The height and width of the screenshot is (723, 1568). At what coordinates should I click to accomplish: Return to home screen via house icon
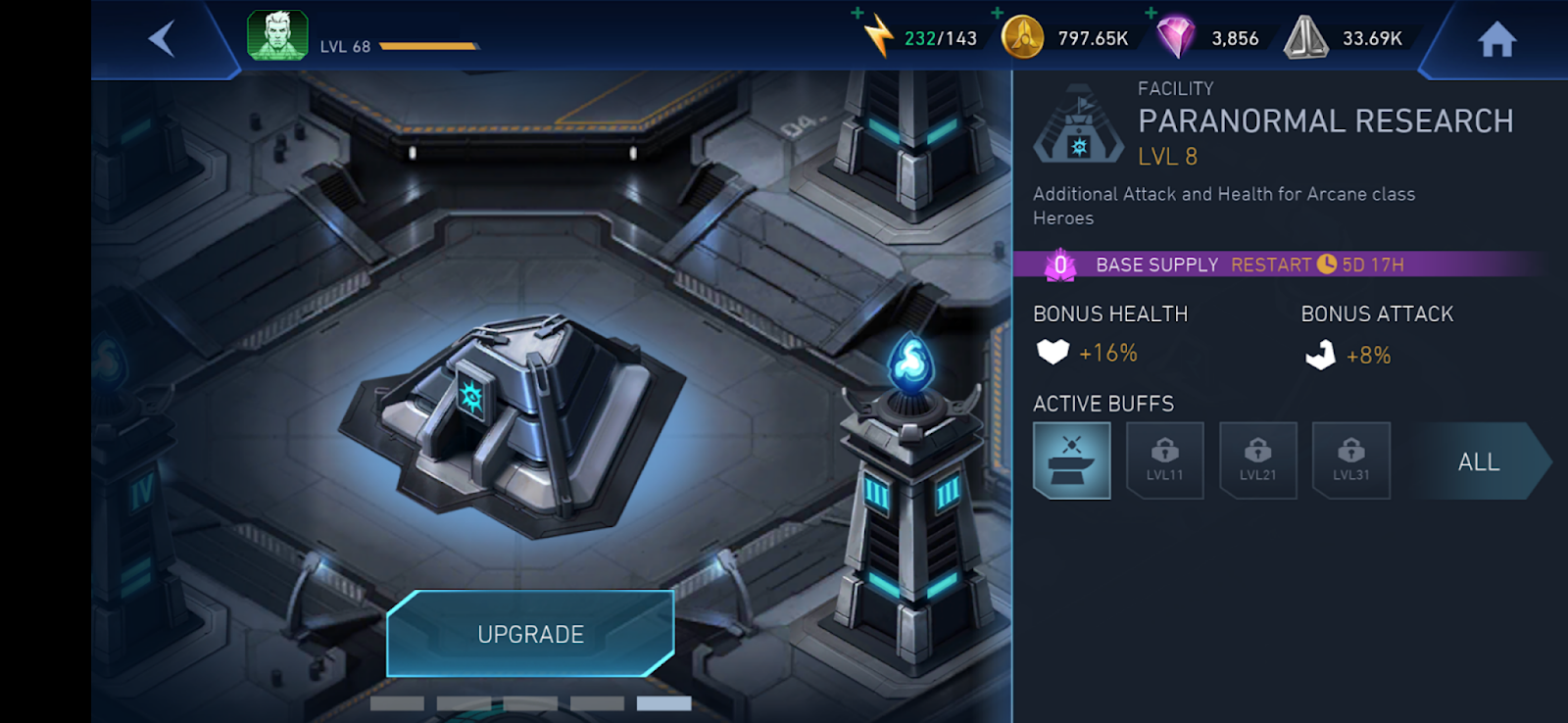click(x=1496, y=40)
